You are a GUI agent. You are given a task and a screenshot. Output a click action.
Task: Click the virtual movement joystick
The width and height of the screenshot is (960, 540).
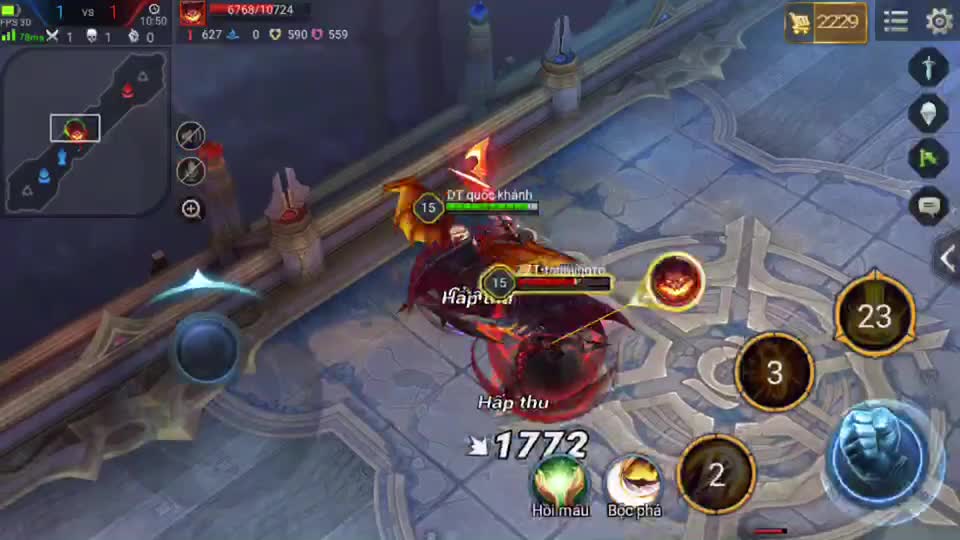pos(206,348)
